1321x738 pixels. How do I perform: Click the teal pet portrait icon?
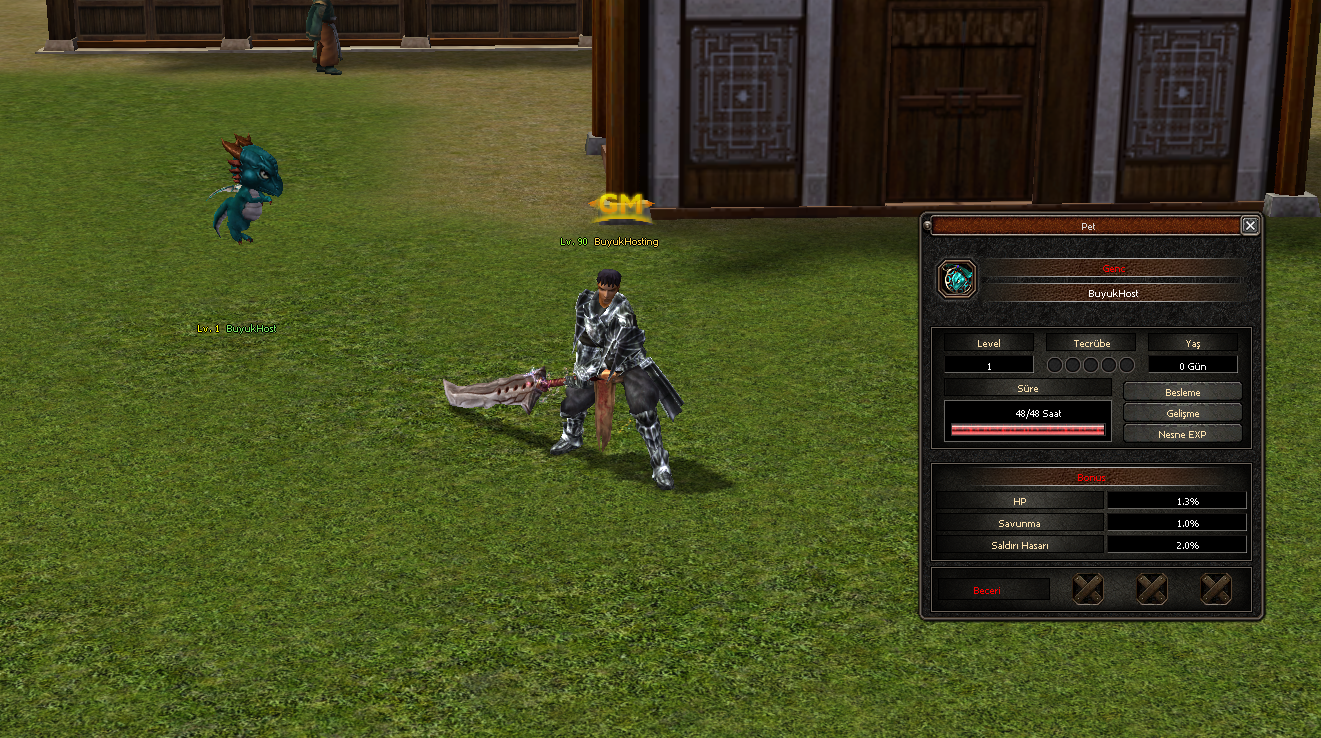[x=957, y=280]
